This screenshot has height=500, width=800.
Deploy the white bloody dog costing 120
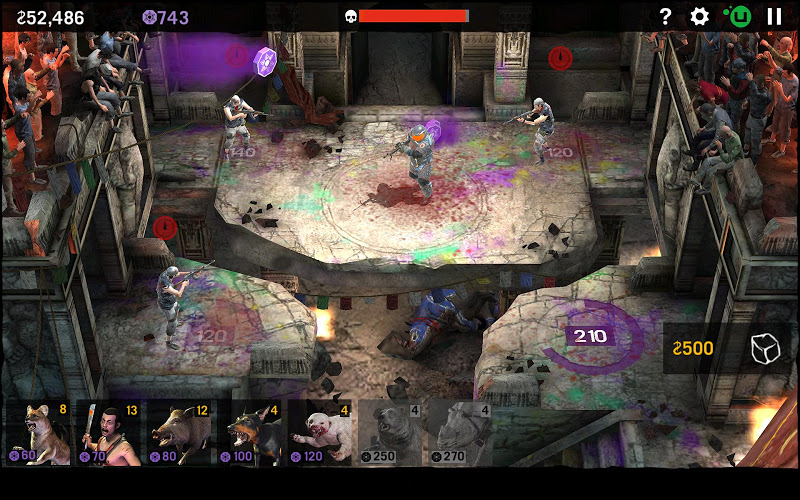pyautogui.click(x=321, y=433)
